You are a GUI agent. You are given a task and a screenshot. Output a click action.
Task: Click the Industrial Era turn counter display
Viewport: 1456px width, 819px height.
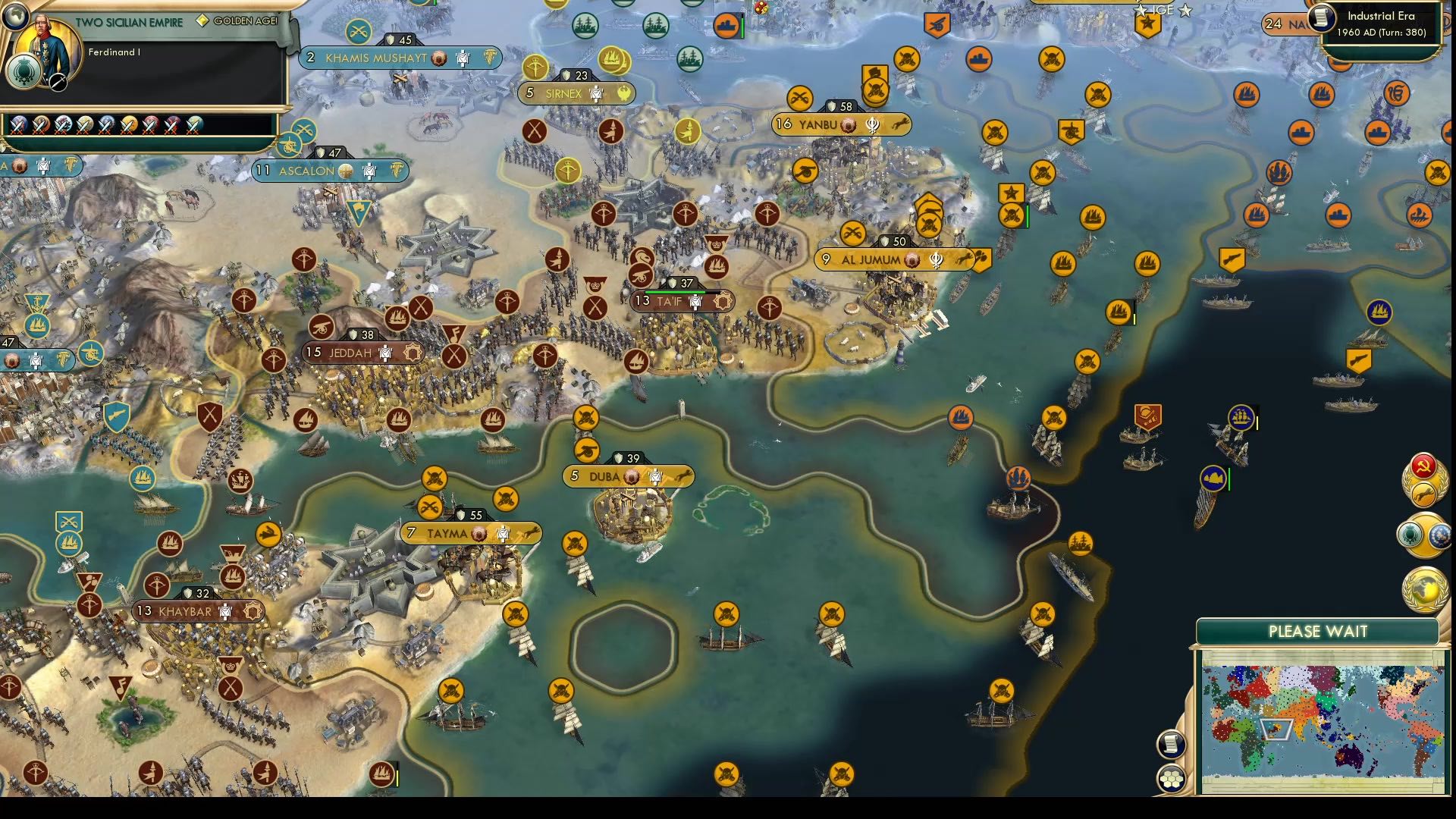pyautogui.click(x=1380, y=23)
